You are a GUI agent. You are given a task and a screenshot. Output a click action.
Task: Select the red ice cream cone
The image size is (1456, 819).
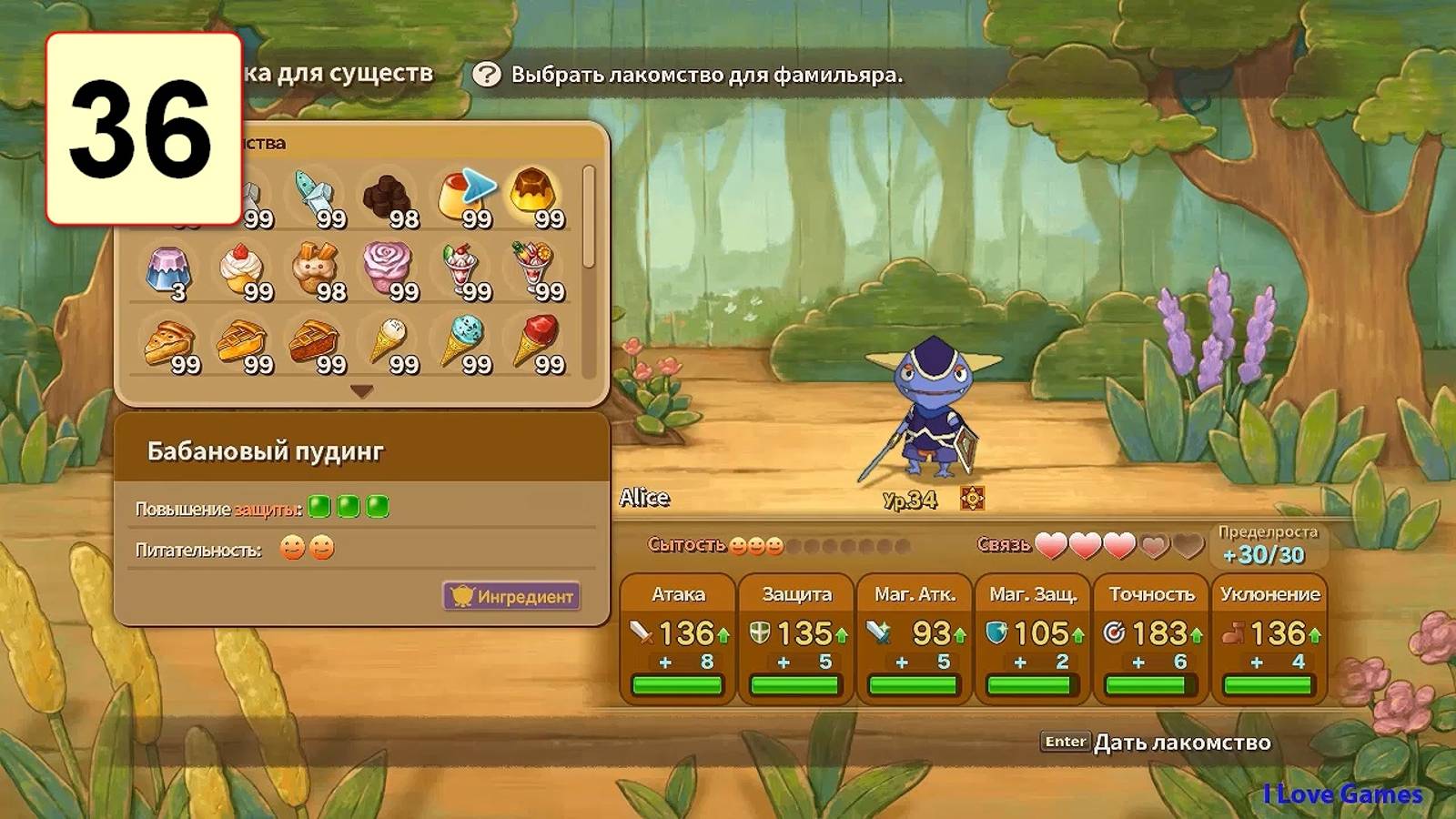535,342
